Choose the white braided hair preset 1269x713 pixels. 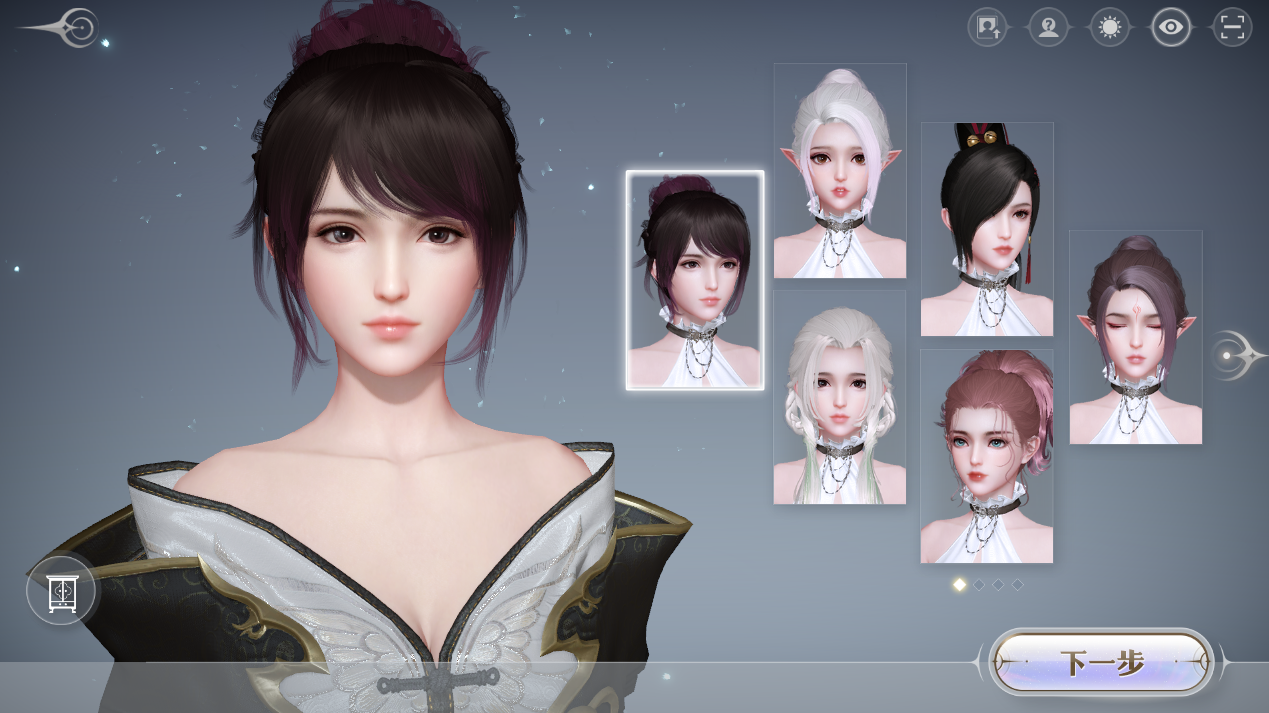pos(840,397)
